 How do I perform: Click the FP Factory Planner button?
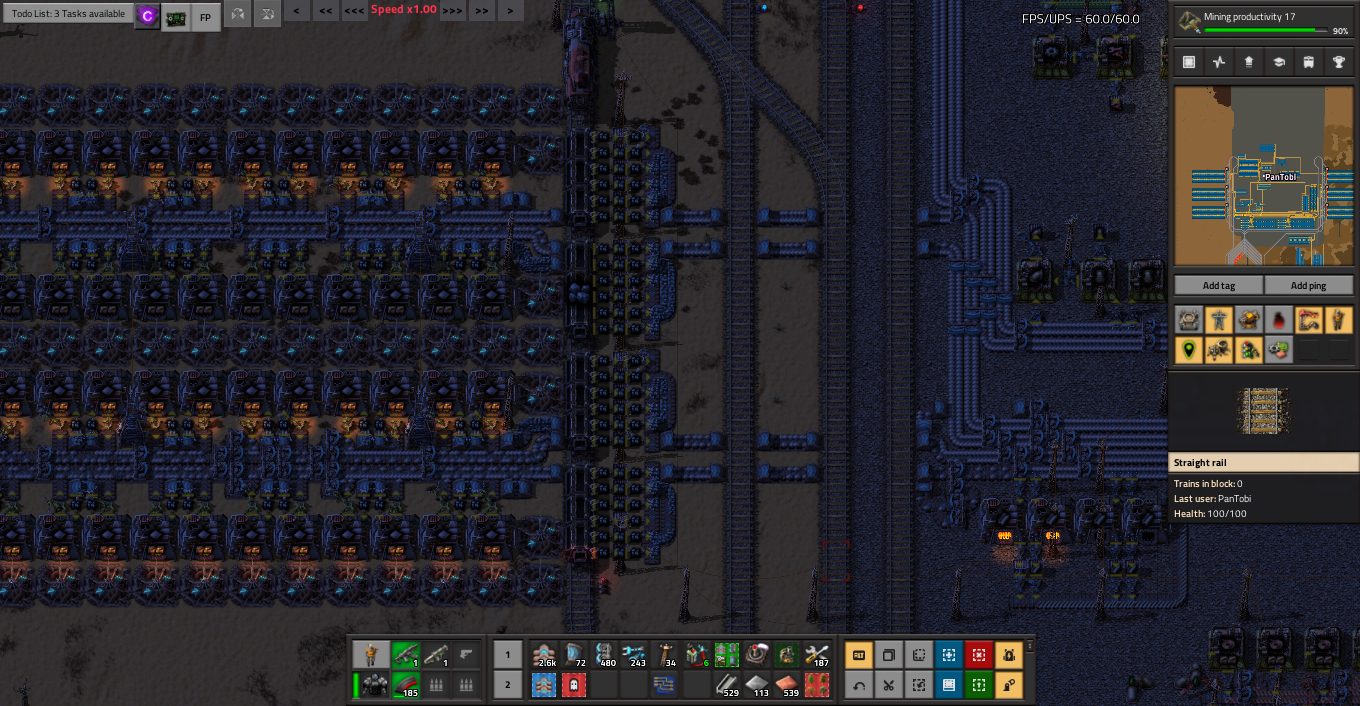(205, 17)
